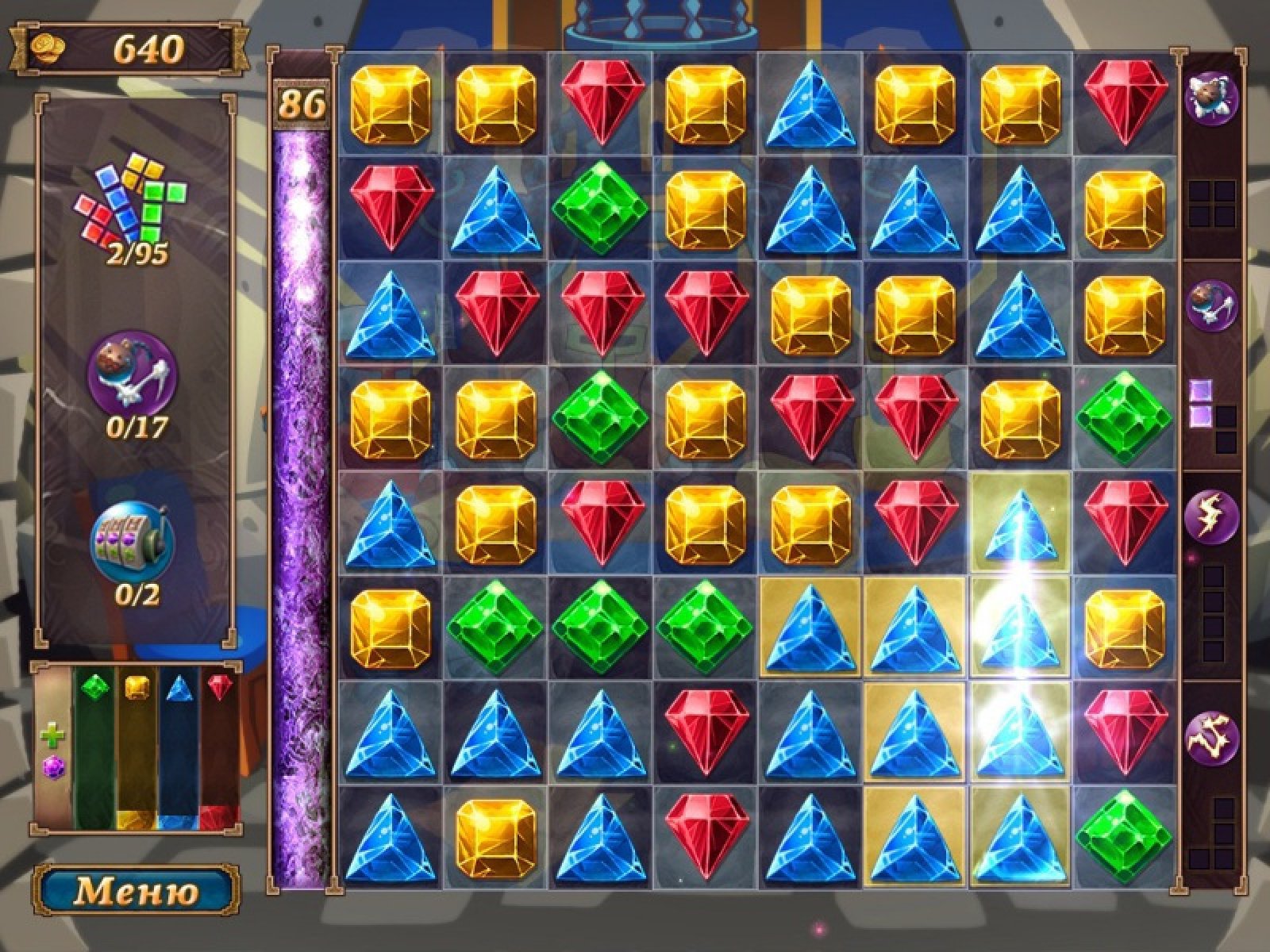Screen dimensions: 1270x952
Task: Activate the single lightning bolt power-up
Action: point(1210,516)
